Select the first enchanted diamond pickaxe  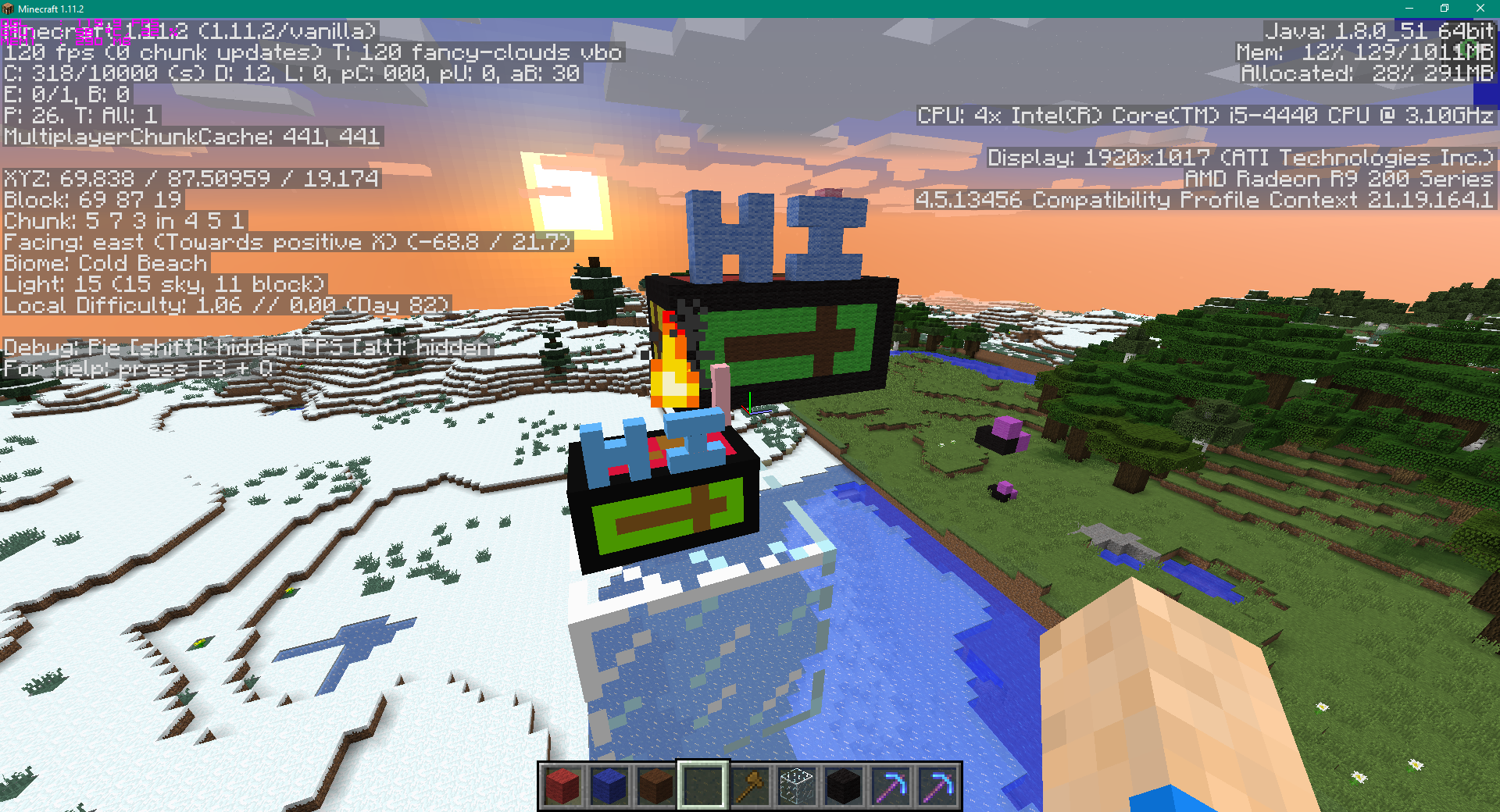889,786
